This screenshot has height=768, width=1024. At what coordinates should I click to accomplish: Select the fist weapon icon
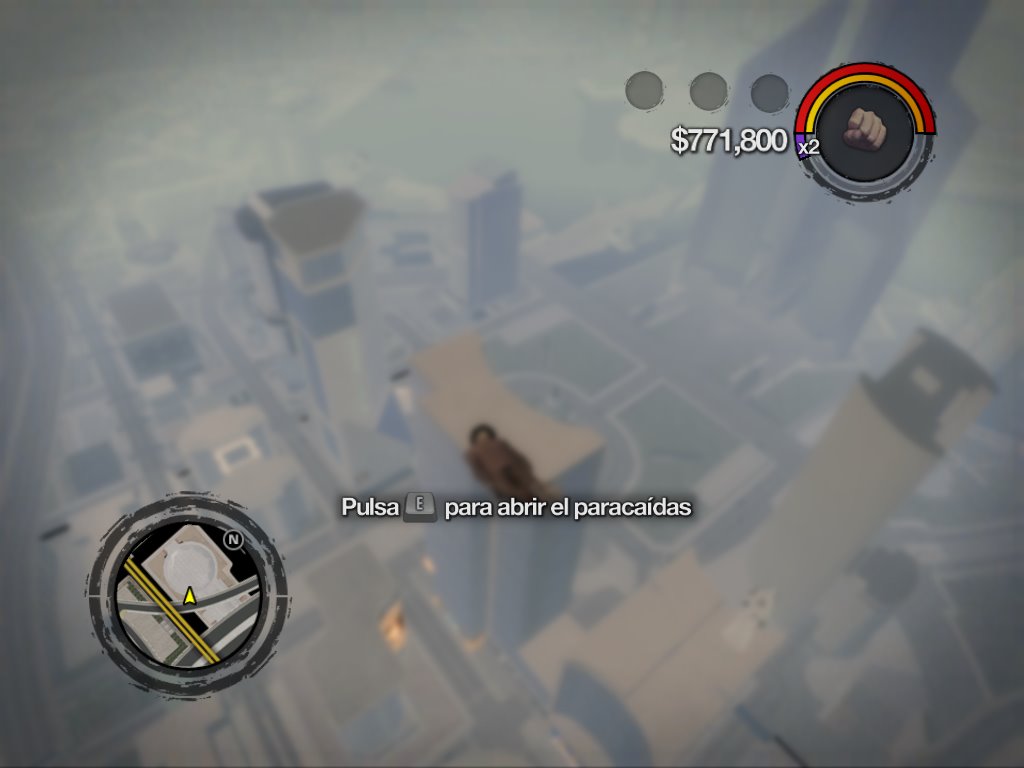[x=866, y=130]
